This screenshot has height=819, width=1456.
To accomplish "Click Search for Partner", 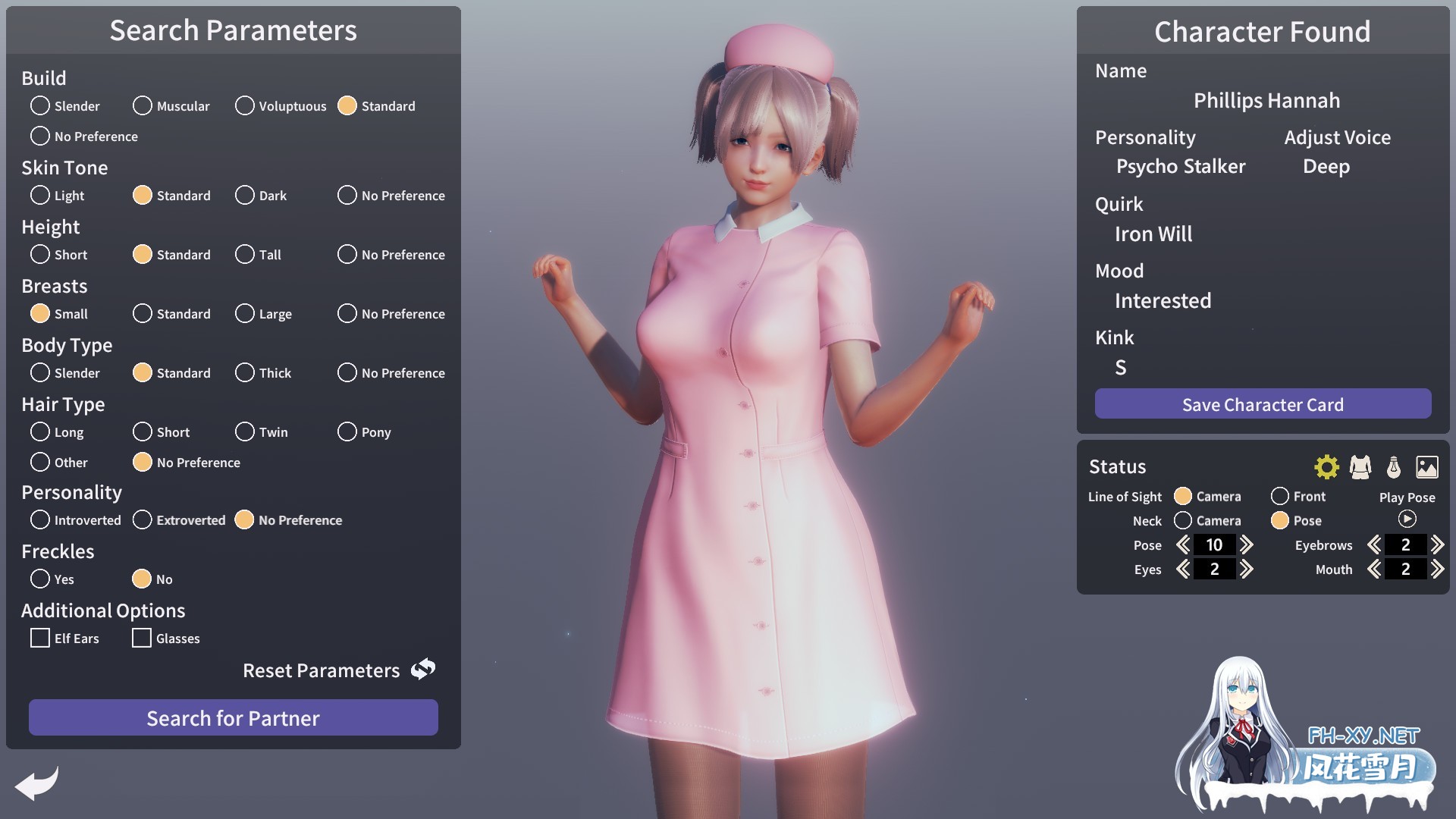I will point(233,717).
